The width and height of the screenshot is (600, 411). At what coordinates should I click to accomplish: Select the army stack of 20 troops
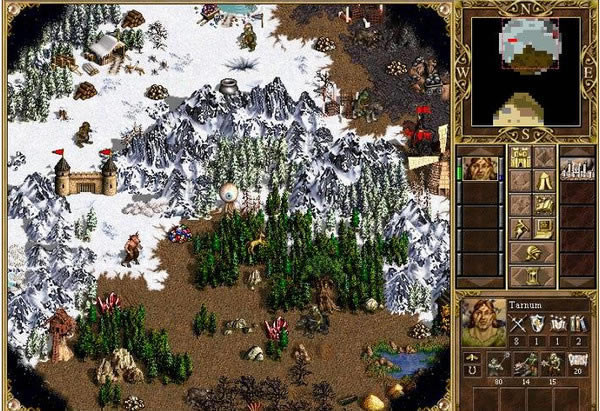click(575, 365)
